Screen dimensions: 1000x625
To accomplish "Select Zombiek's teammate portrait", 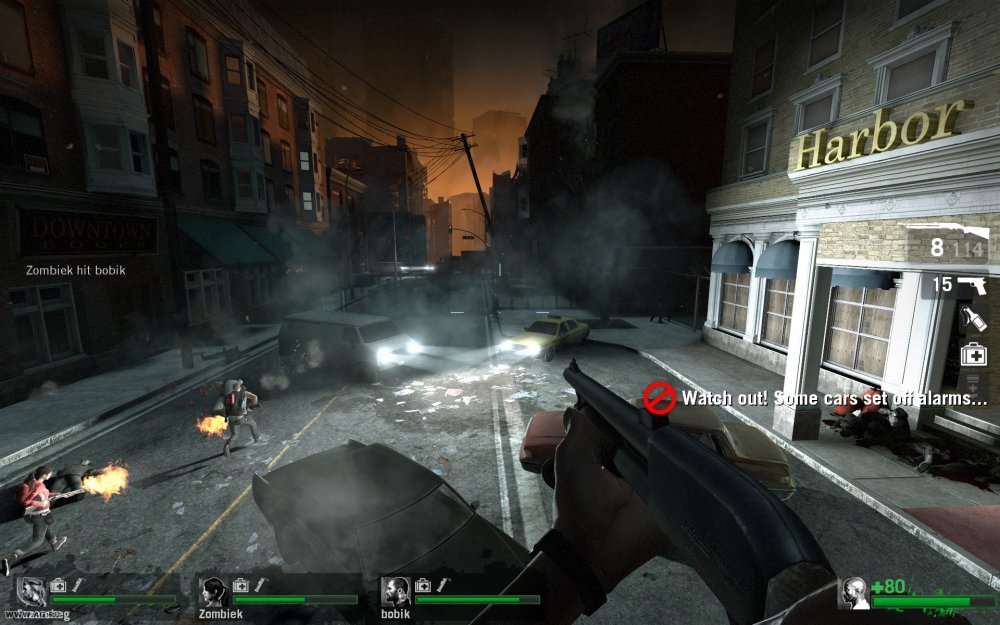I will (212, 592).
